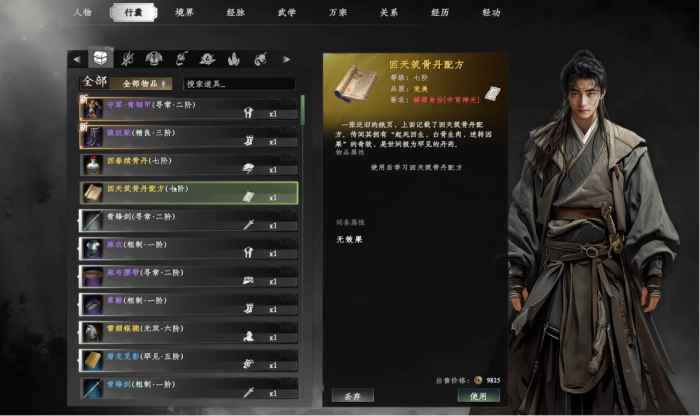The image size is (700, 416).
Task: Open the 万家 tab
Action: point(337,12)
